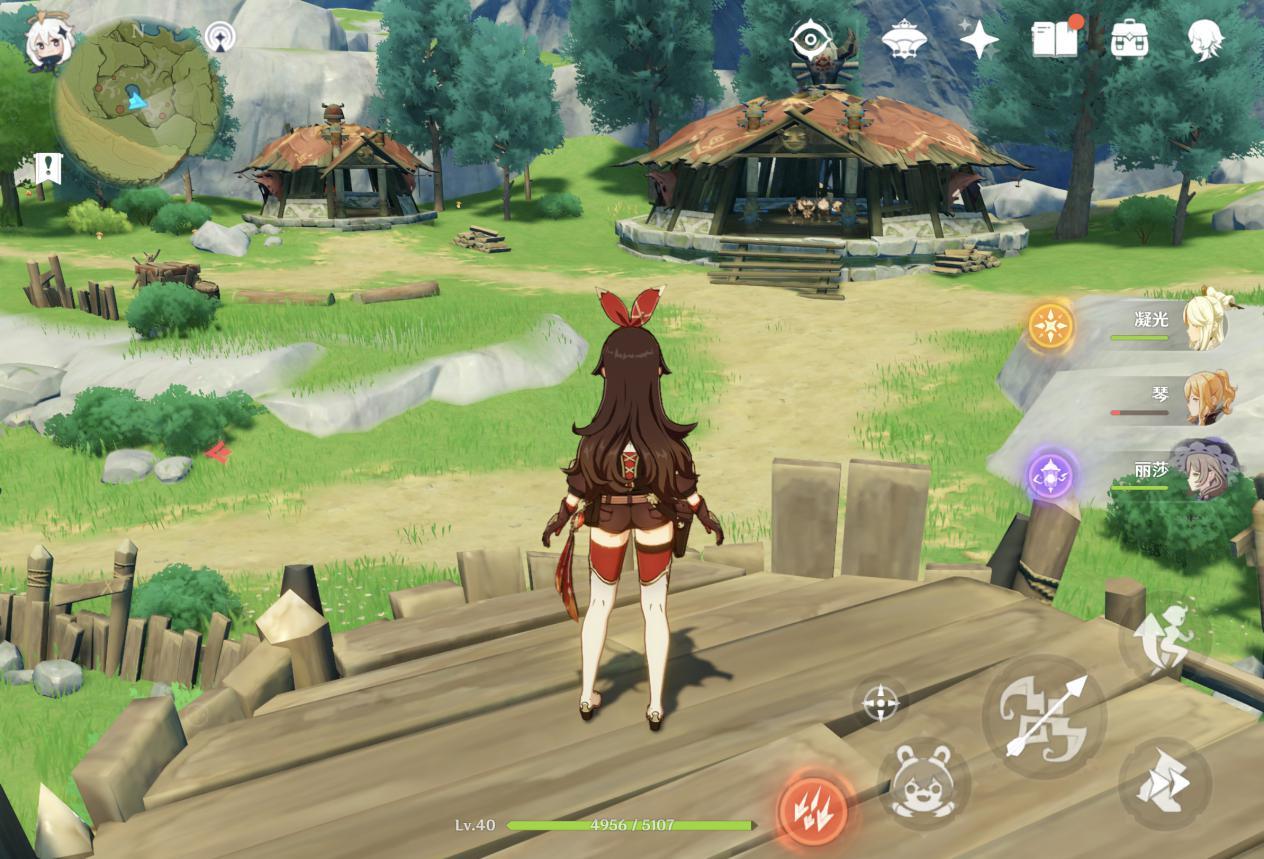This screenshot has height=859, width=1264.
Task: Trigger the purple burst icon beside 丽莎
Action: 1051,475
